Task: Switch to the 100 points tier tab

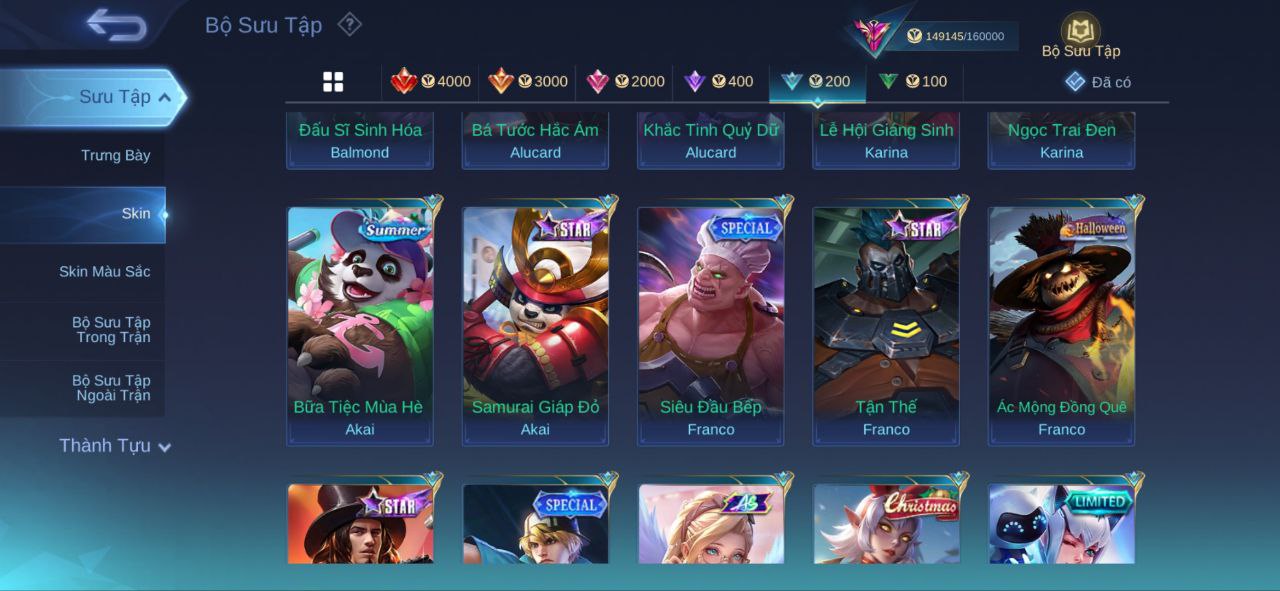Action: click(913, 82)
